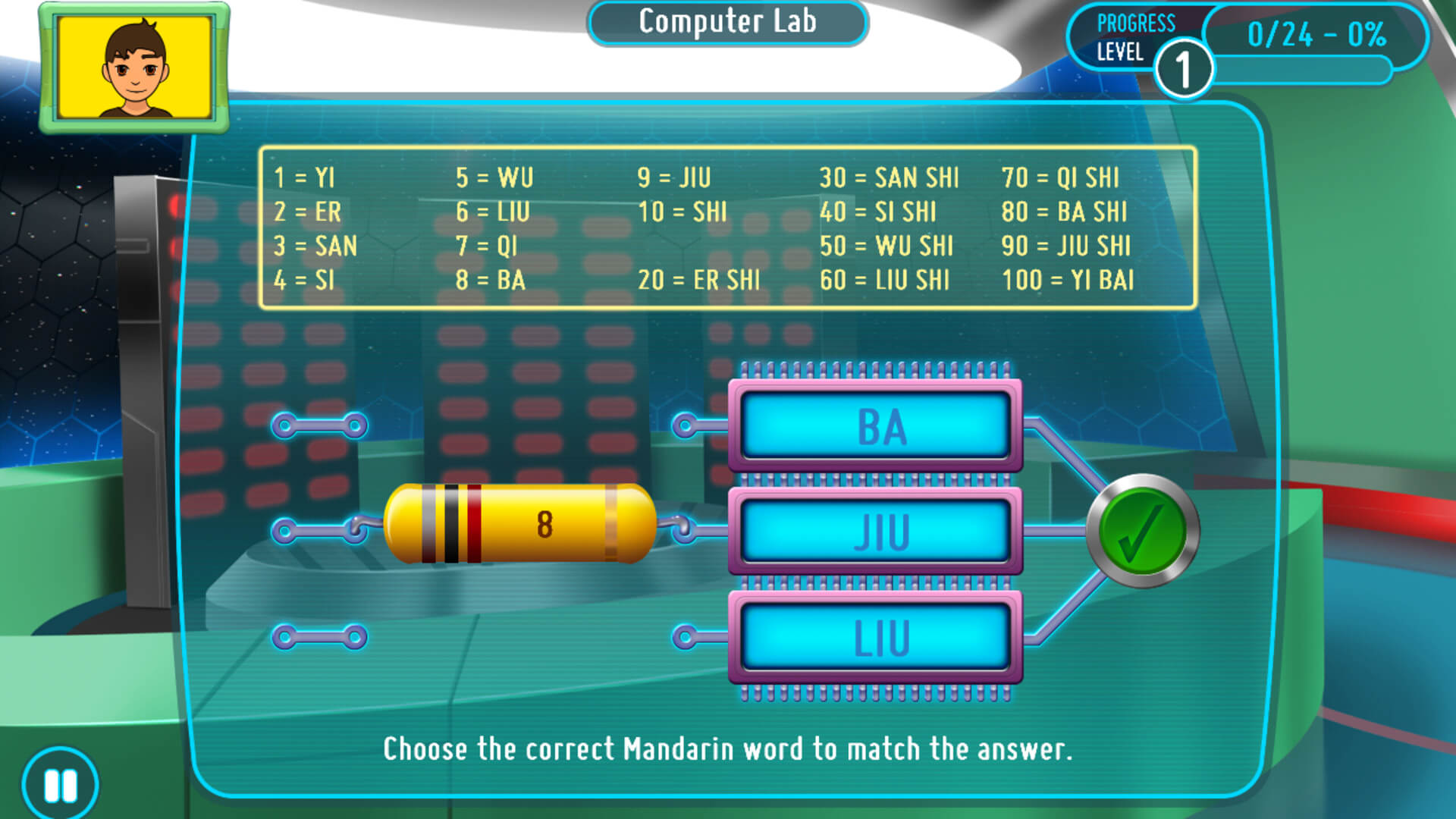
Task: Open the Computer Lab title banner
Action: click(x=727, y=22)
